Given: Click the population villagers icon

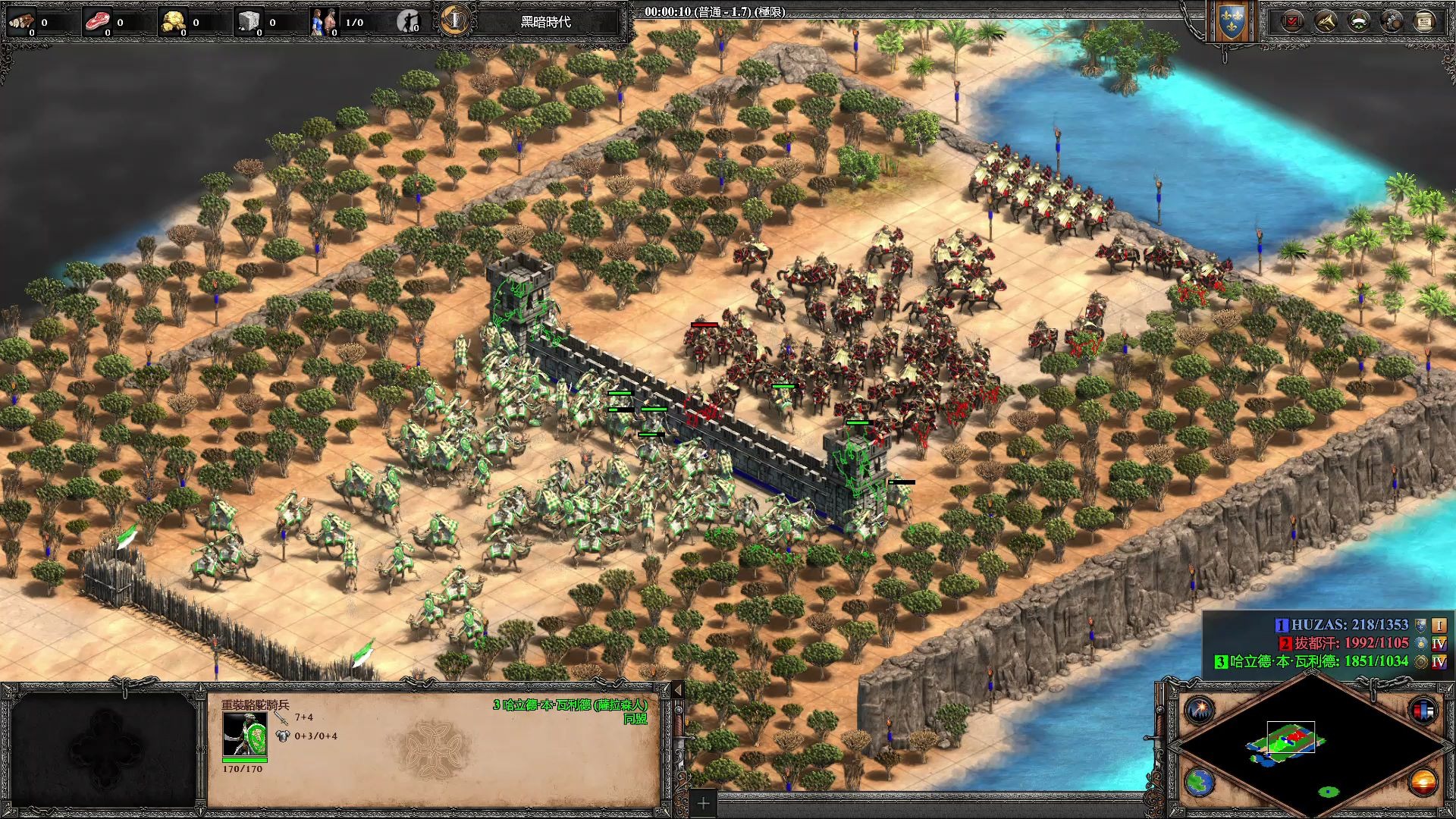Looking at the screenshot, I should point(325,21).
